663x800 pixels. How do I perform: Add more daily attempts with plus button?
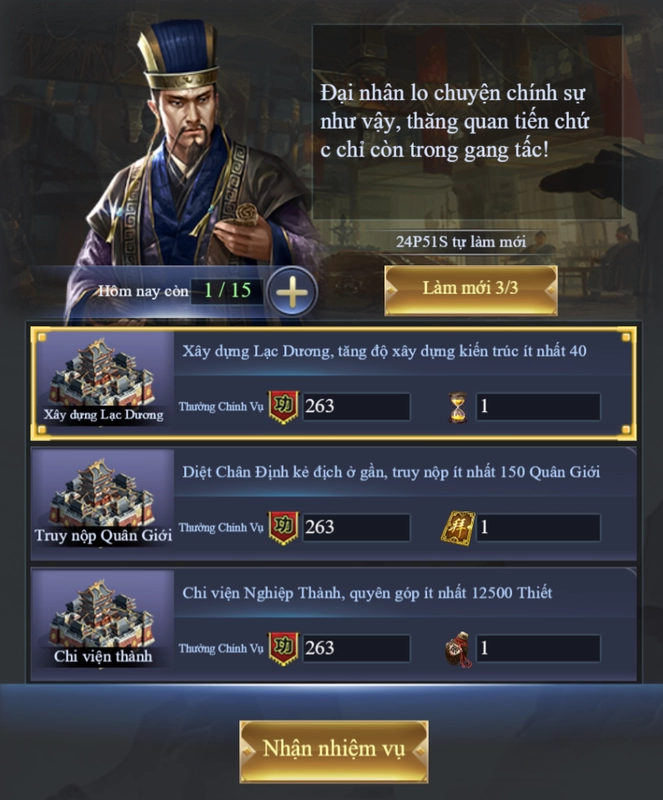click(293, 292)
